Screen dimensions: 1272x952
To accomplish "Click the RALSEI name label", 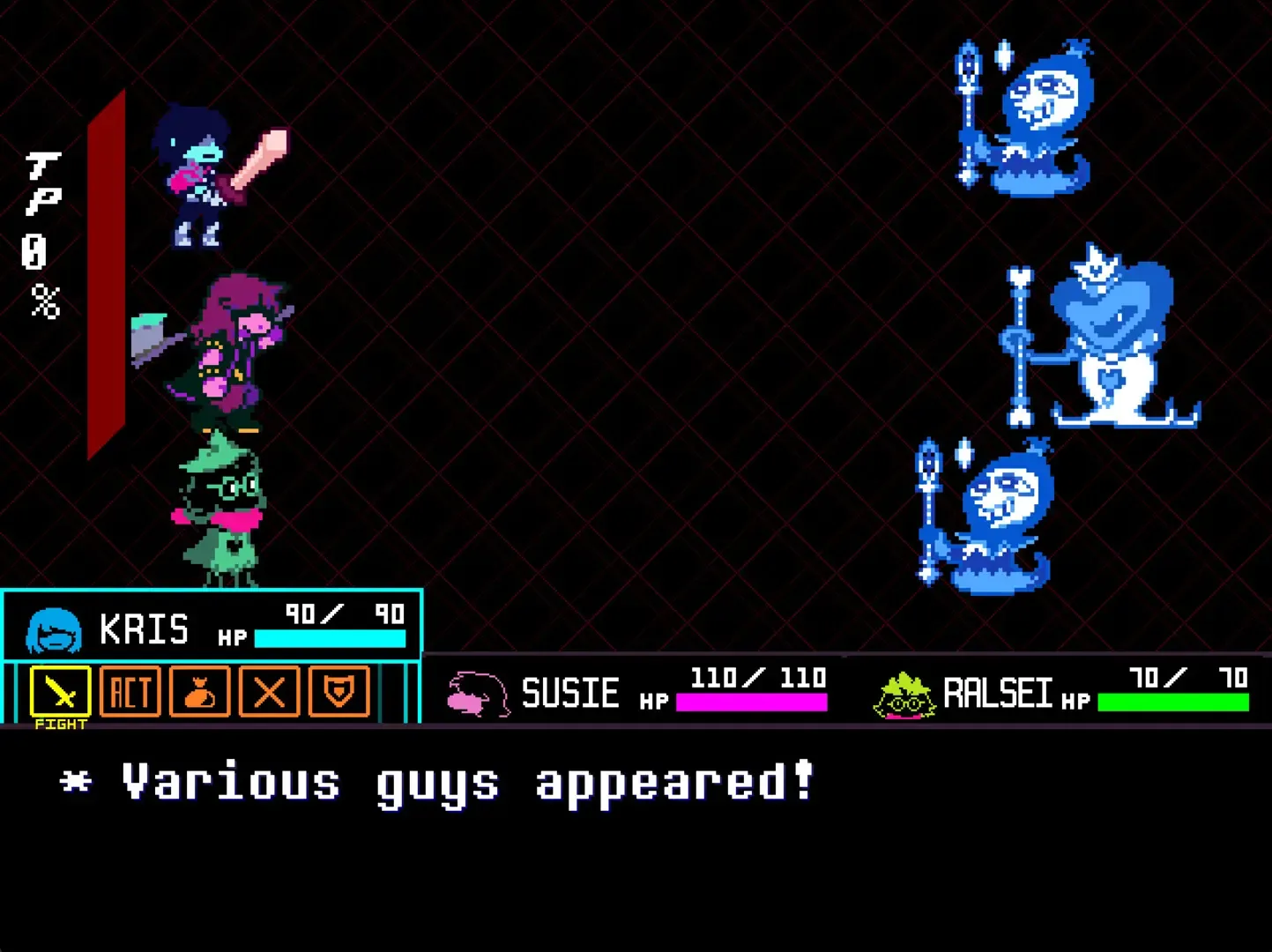I will pos(997,694).
